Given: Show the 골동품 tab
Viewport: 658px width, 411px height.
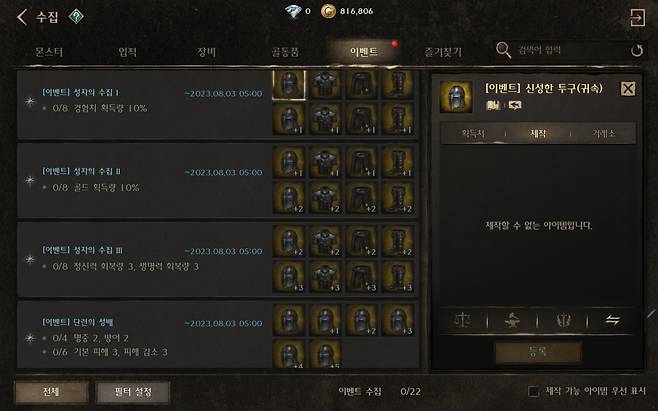Looking at the screenshot, I should pyautogui.click(x=284, y=50).
